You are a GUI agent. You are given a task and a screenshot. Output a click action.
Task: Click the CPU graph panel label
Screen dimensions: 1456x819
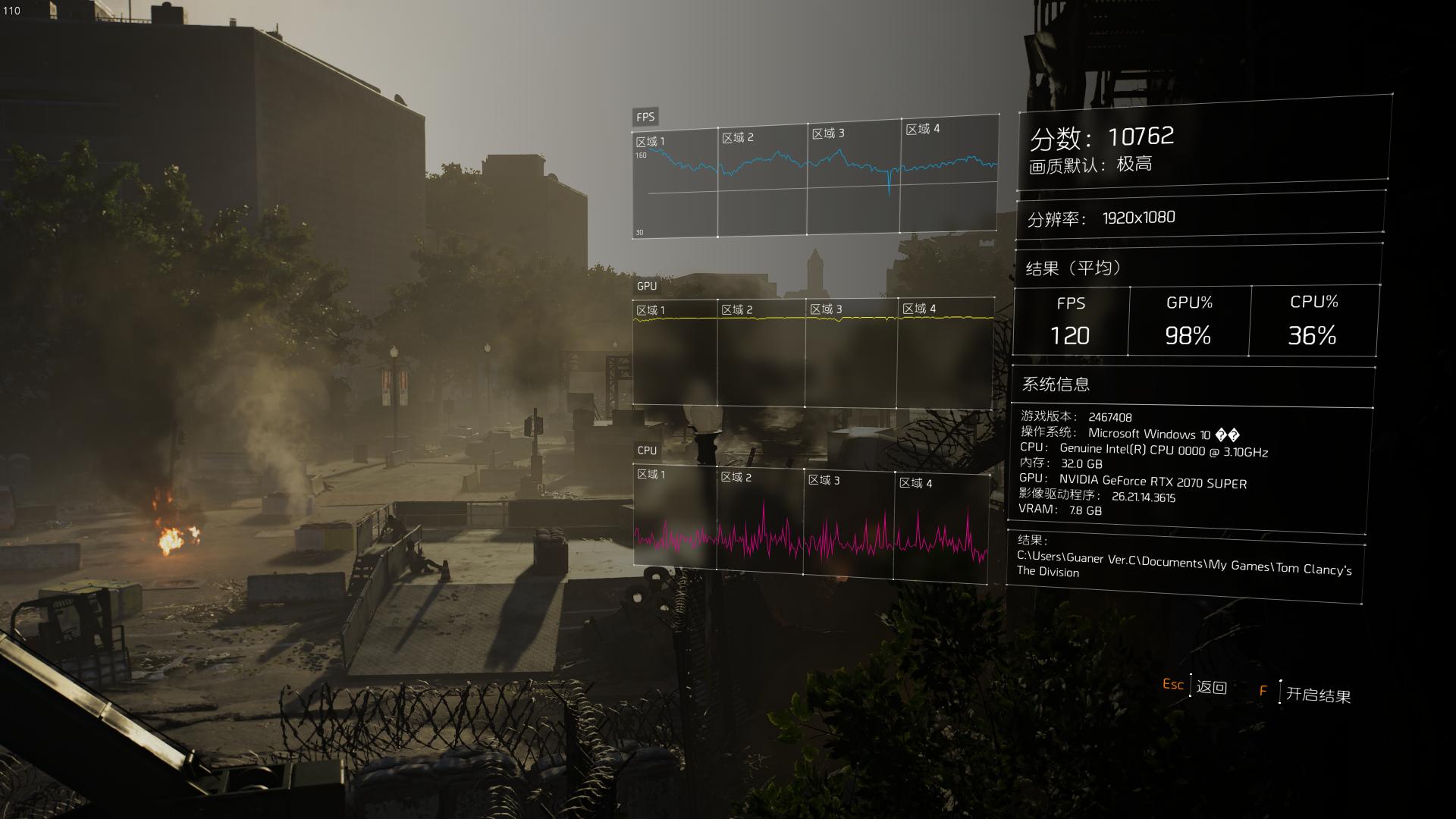click(x=645, y=450)
